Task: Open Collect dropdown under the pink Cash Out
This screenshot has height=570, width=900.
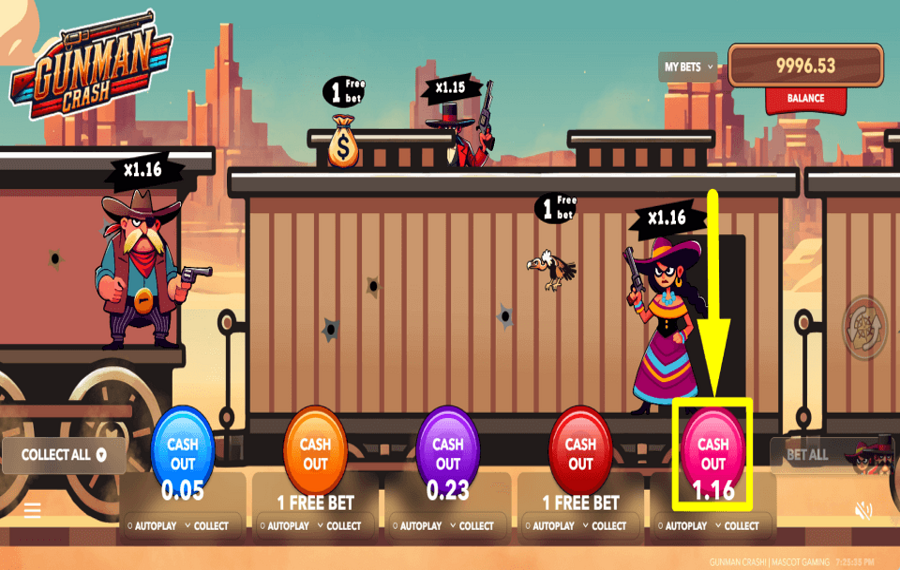Action: [x=736, y=526]
